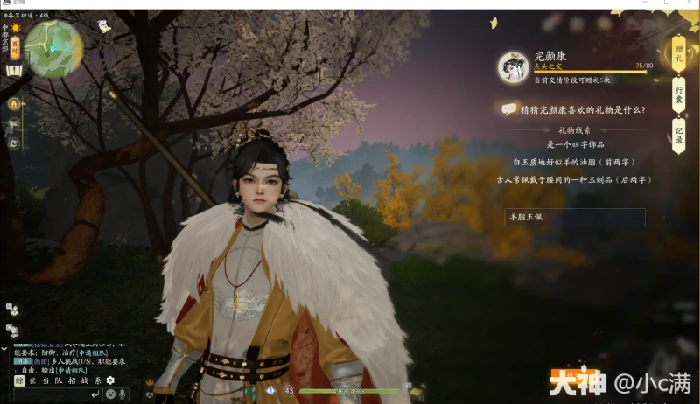Click the gift answer input field

click(574, 217)
